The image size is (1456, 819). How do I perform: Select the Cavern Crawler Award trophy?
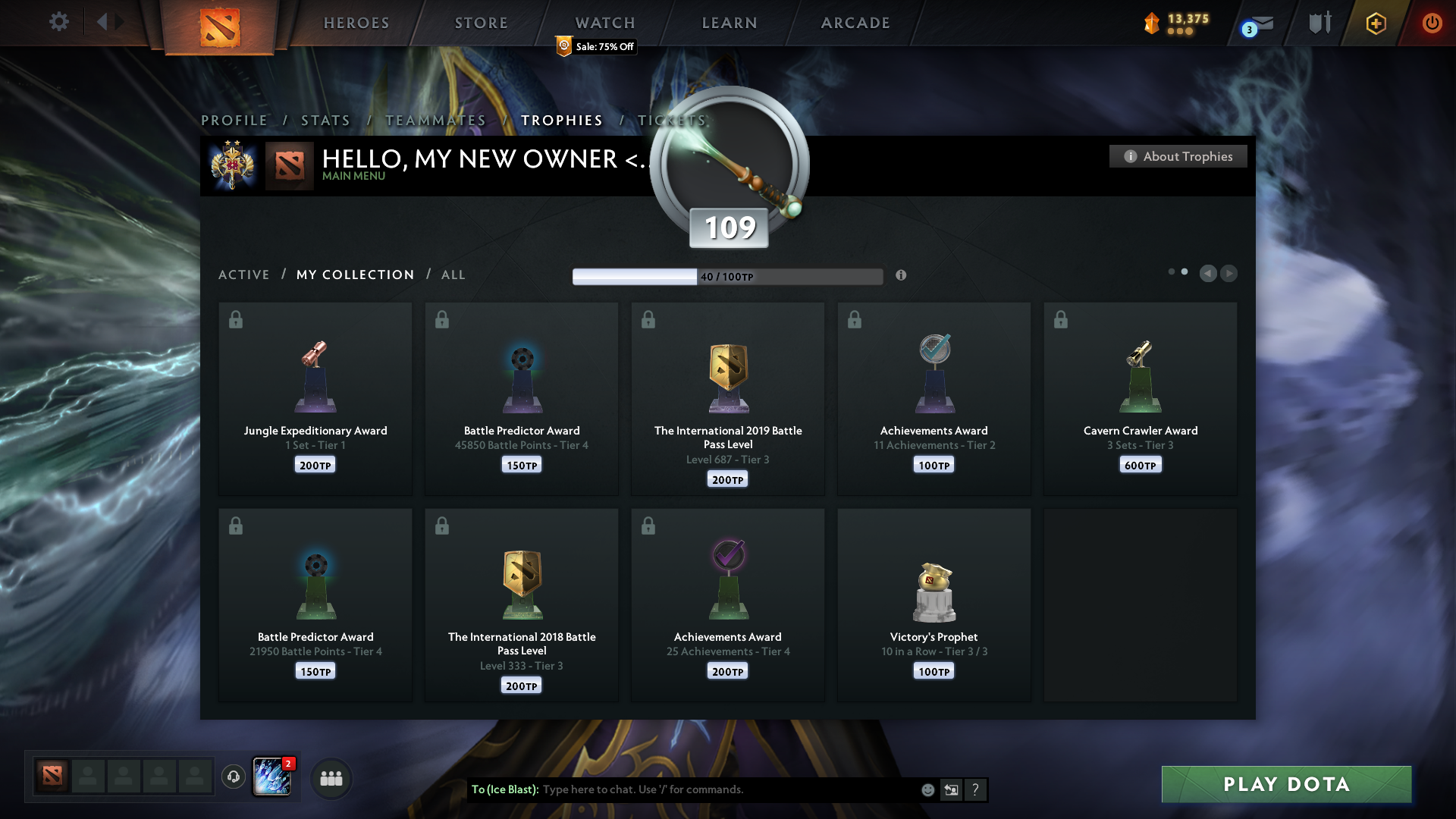click(1140, 398)
